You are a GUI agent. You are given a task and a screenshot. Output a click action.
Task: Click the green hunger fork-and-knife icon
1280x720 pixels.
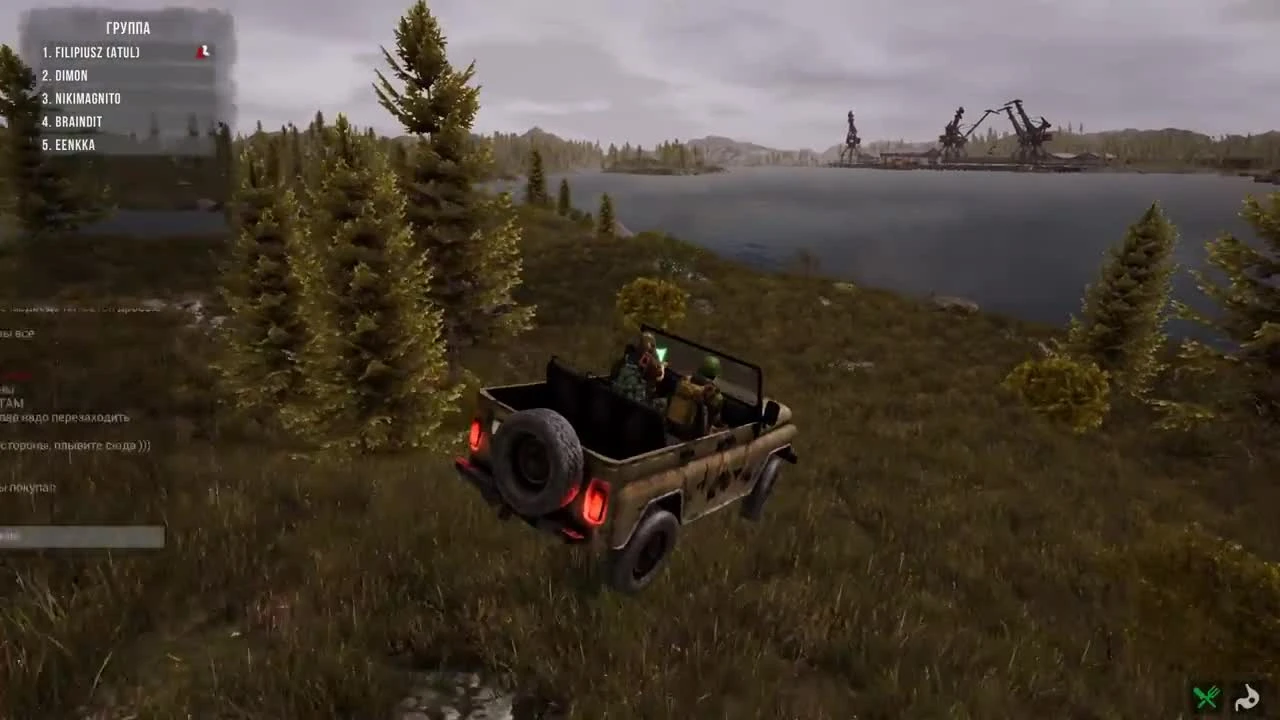[x=1206, y=697]
